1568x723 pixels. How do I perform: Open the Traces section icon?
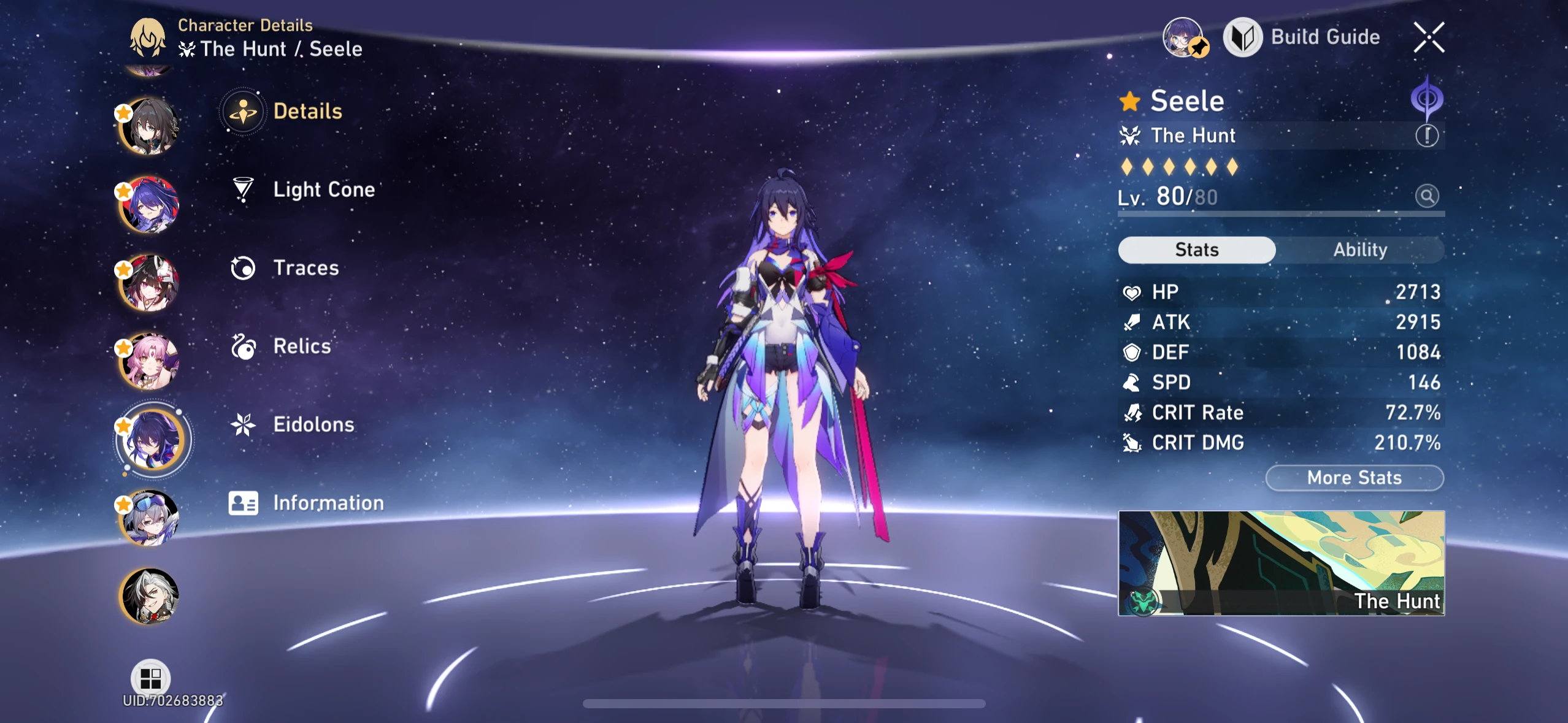(x=244, y=267)
